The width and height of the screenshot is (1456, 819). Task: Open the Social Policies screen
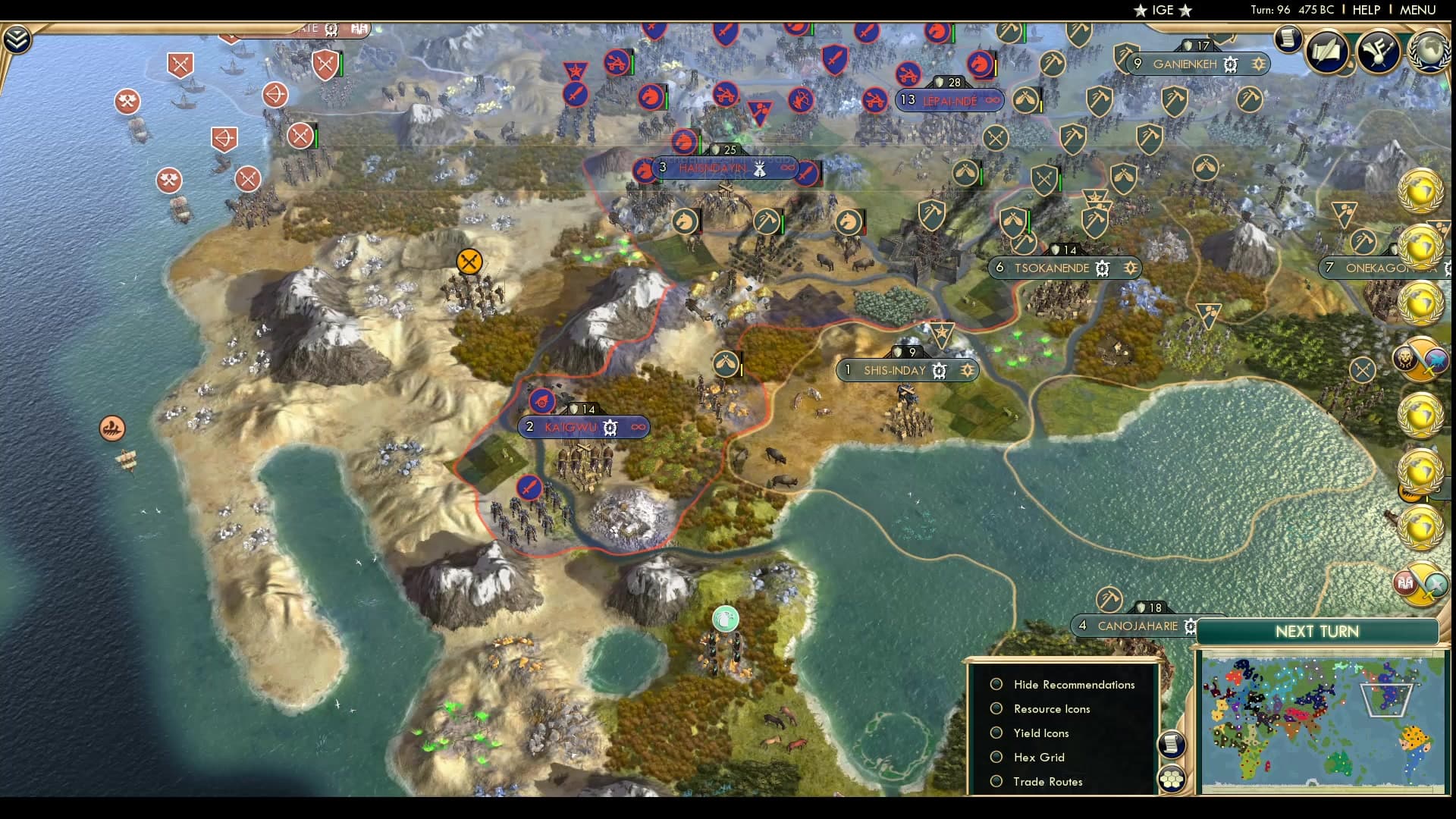(1327, 52)
